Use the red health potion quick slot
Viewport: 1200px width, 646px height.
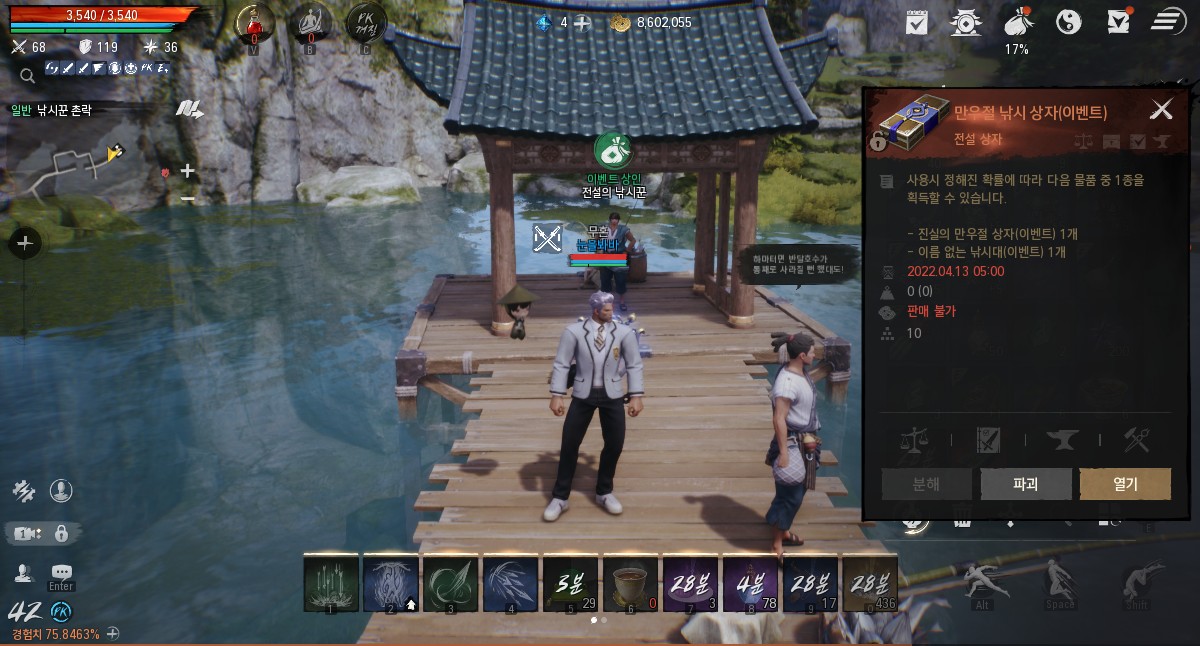(x=255, y=24)
